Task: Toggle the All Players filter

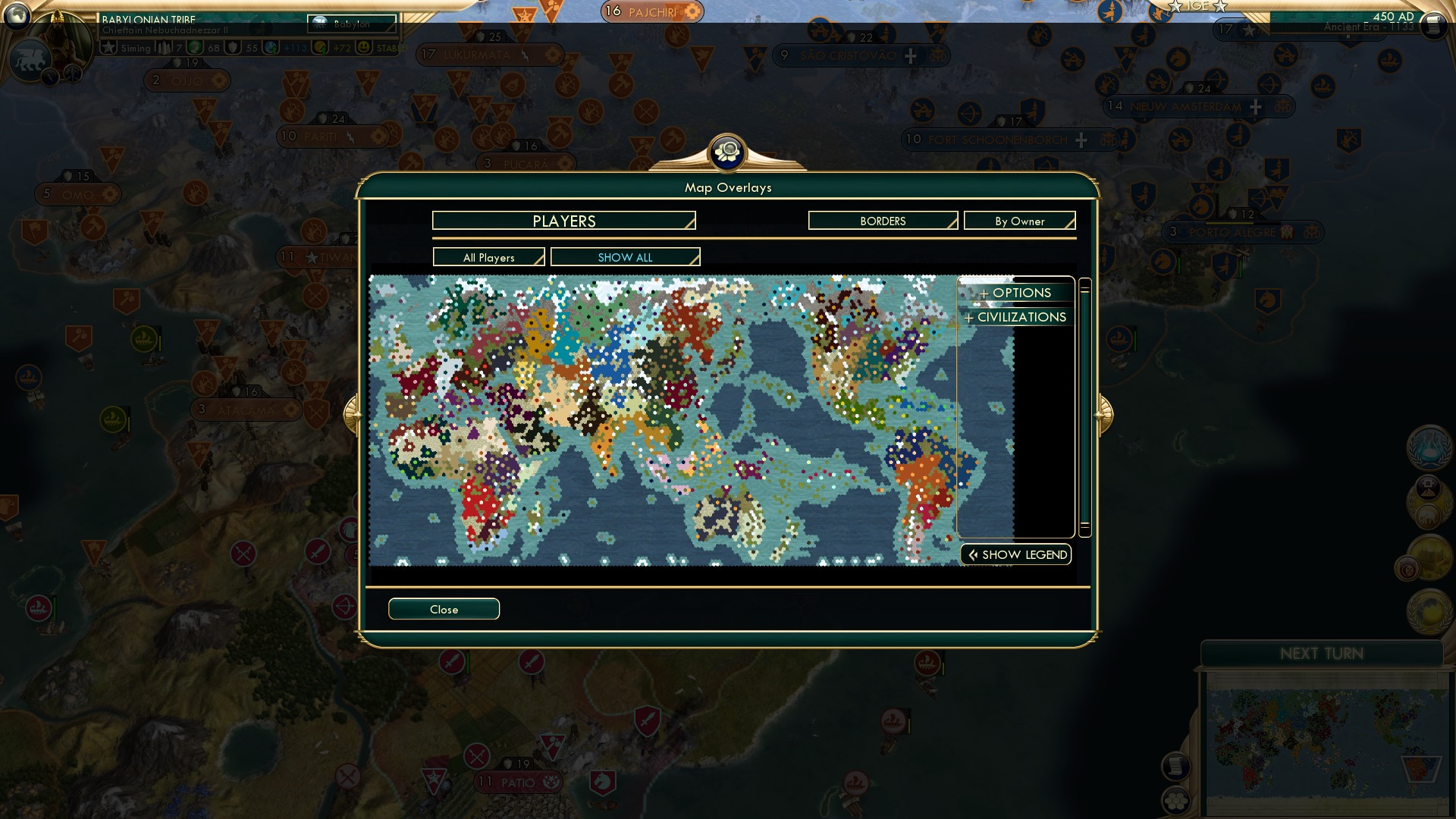Action: pyautogui.click(x=488, y=257)
